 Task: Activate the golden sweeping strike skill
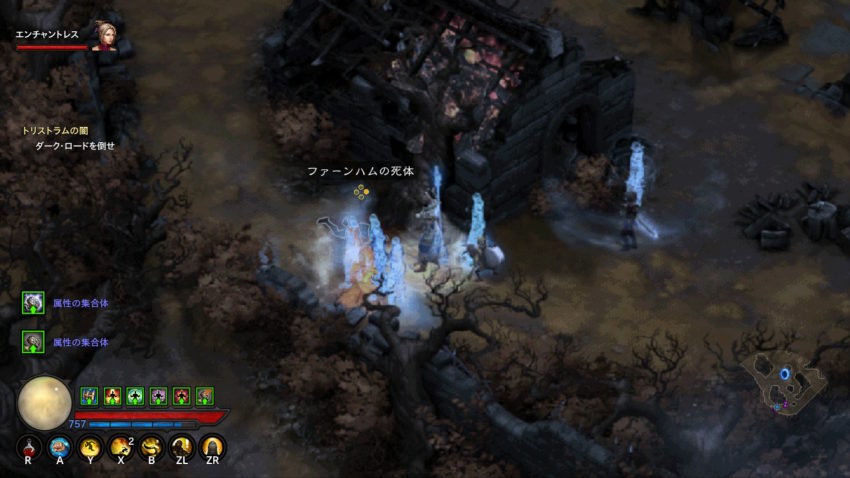(x=151, y=447)
